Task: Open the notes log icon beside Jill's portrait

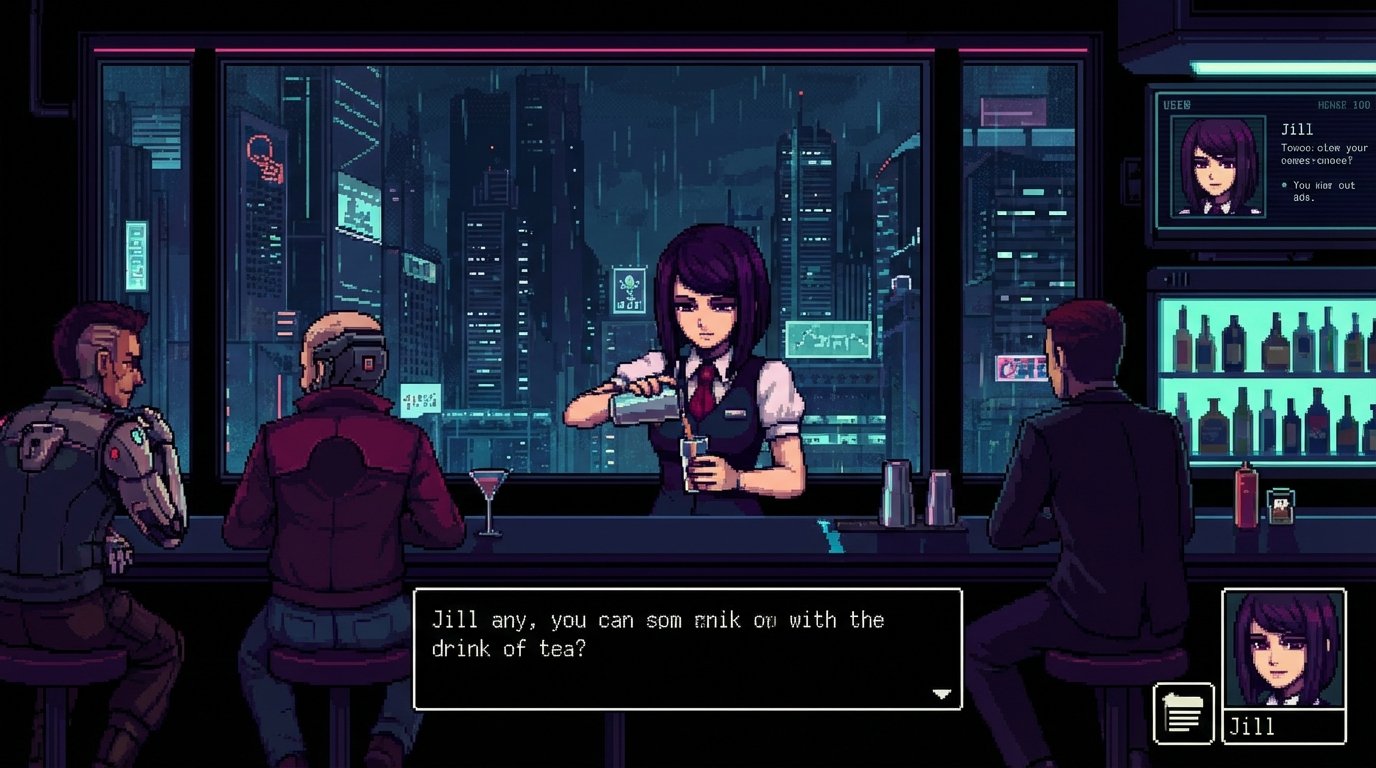Action: [1181, 714]
